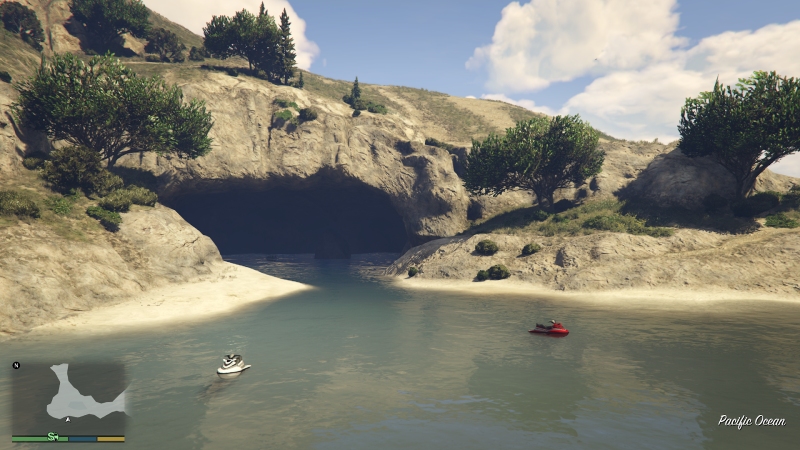Select the white player arrow on the minimap
This screenshot has height=450, width=800.
tap(67, 421)
